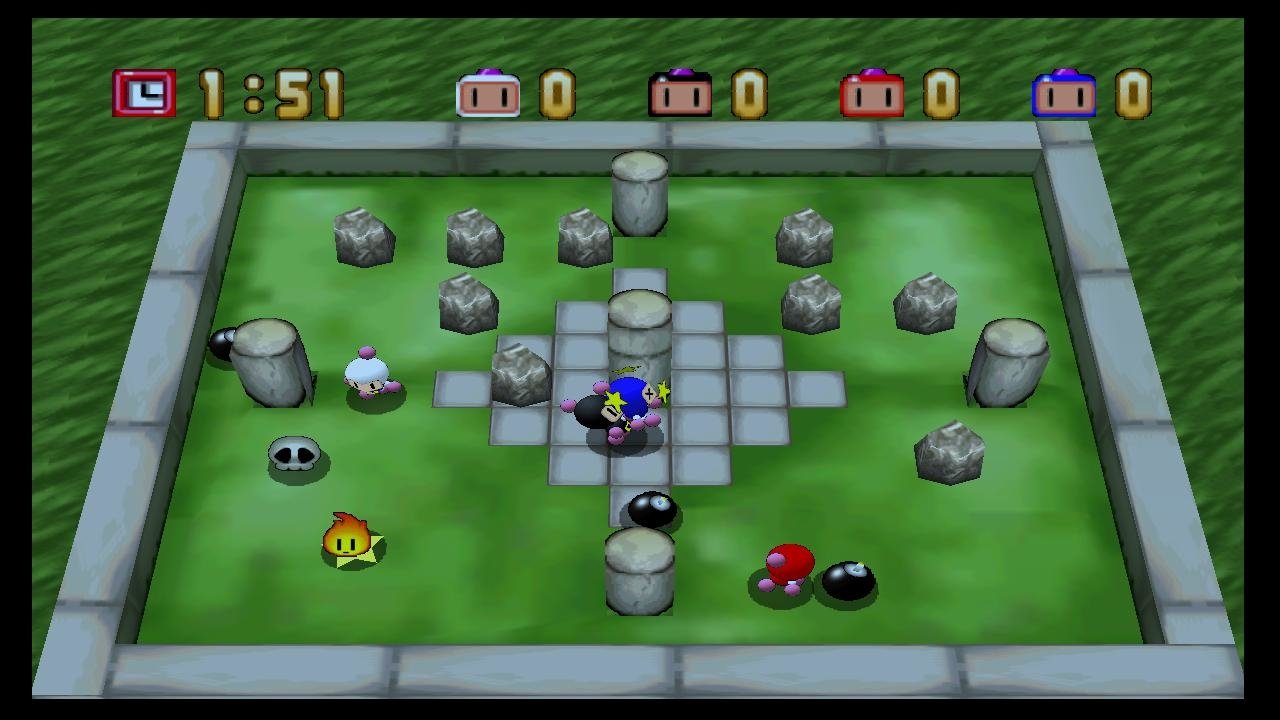The width and height of the screenshot is (1280, 720).
Task: Click the bomb beside the red Bomberman
Action: tap(849, 582)
